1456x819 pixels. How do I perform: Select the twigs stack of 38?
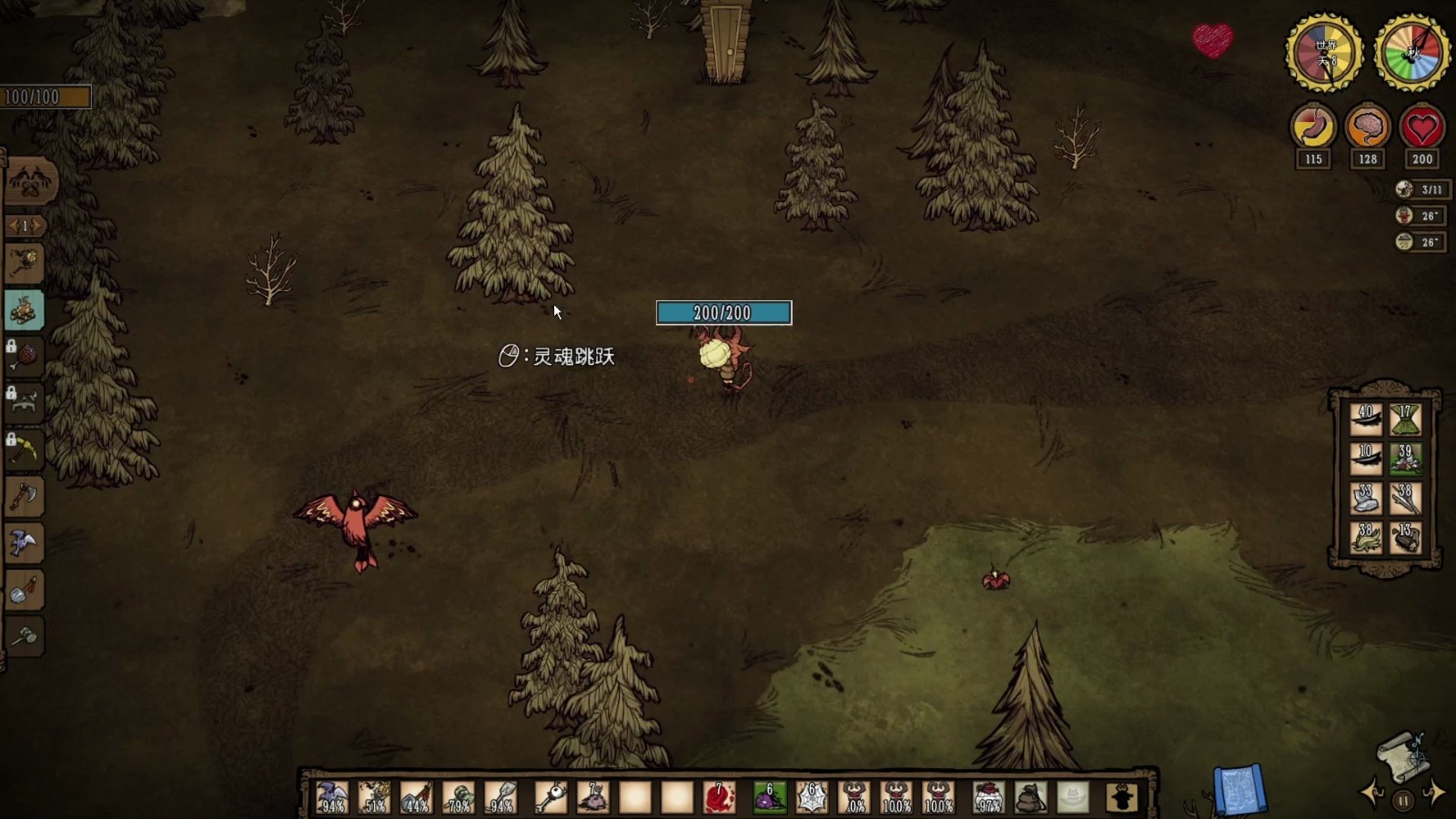click(x=1406, y=499)
